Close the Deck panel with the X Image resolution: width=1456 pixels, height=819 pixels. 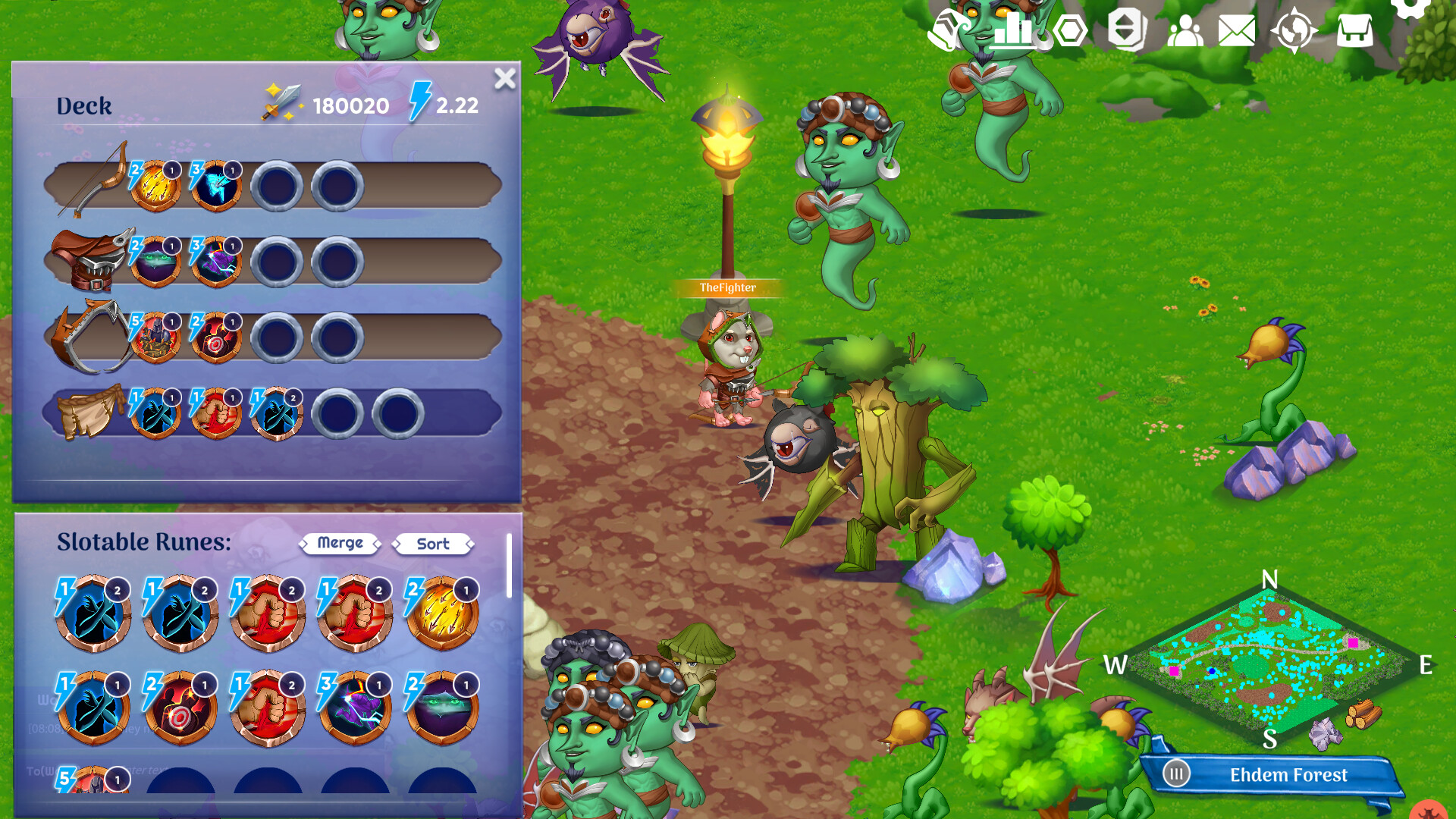coord(505,79)
